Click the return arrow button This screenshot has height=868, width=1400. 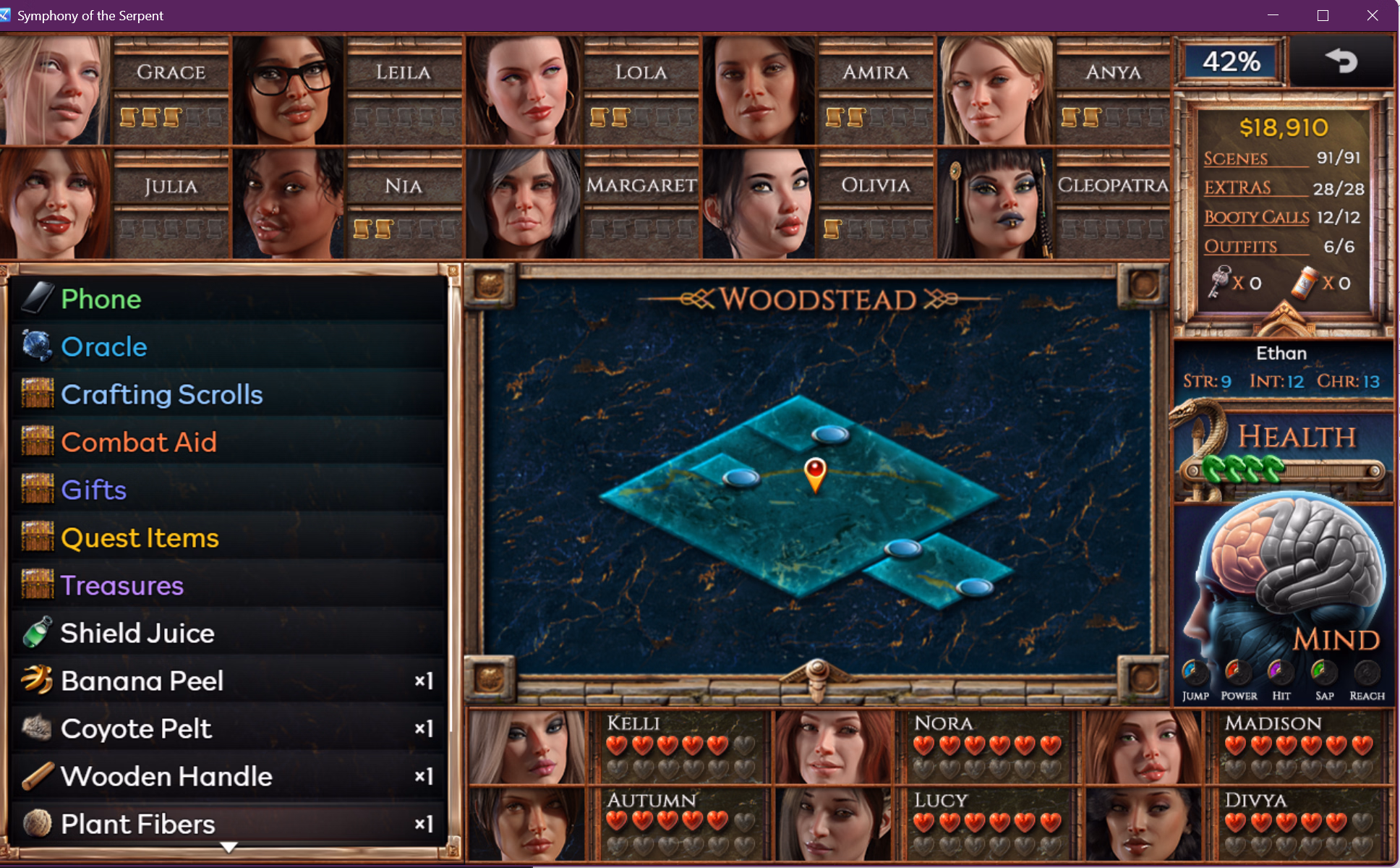click(x=1341, y=61)
